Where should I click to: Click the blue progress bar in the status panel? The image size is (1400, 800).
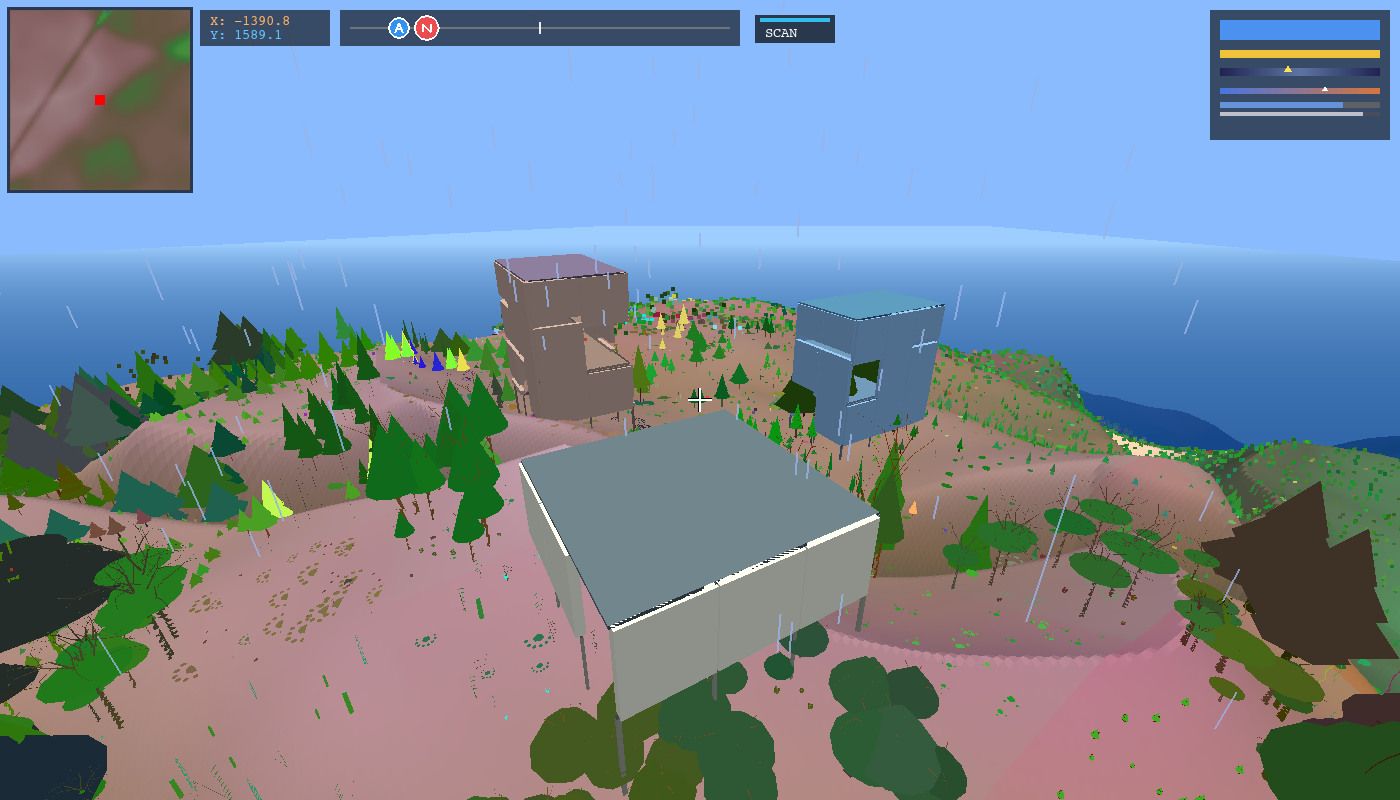point(1280,105)
